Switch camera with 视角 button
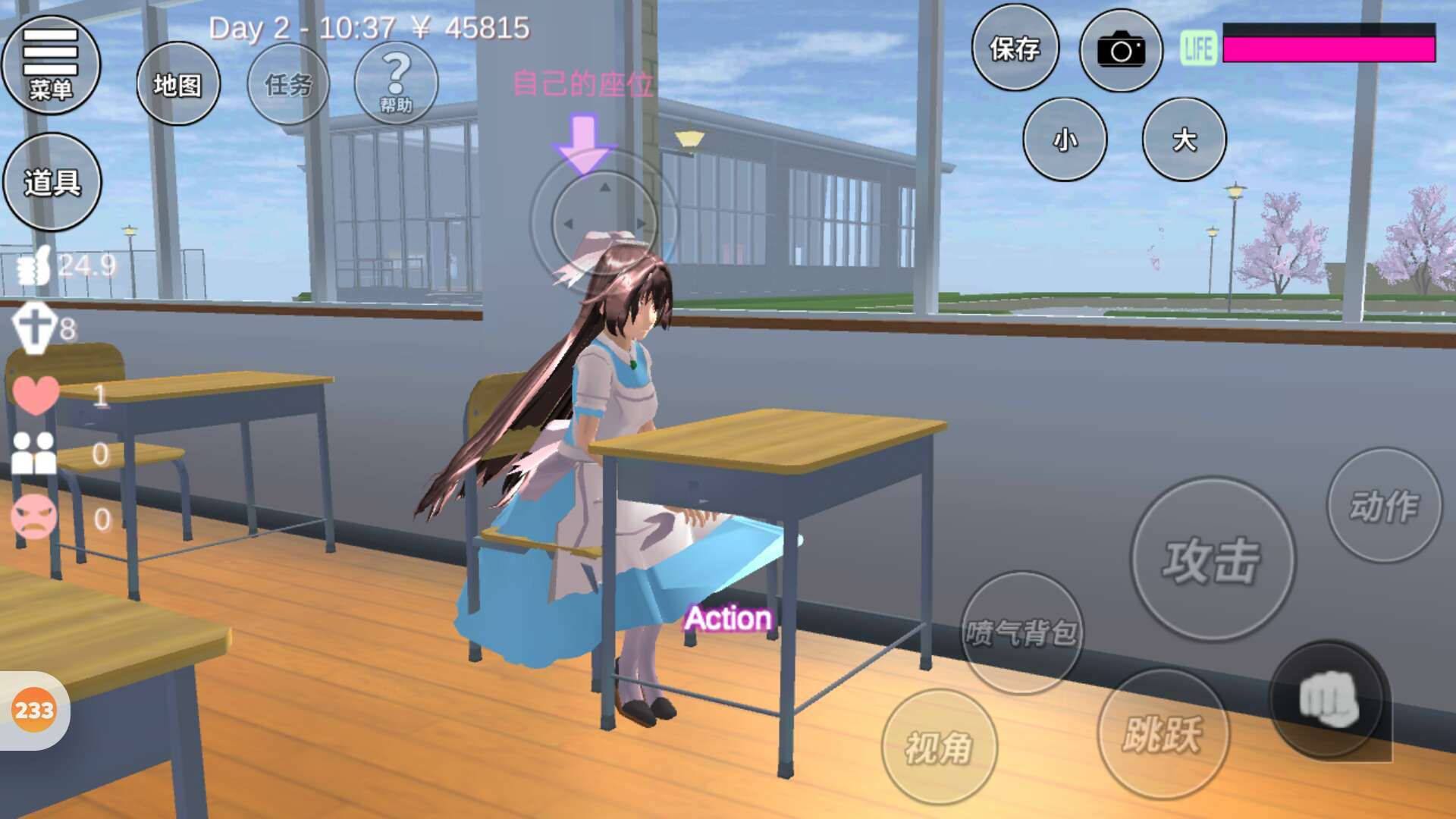The width and height of the screenshot is (1456, 819). coord(939,748)
